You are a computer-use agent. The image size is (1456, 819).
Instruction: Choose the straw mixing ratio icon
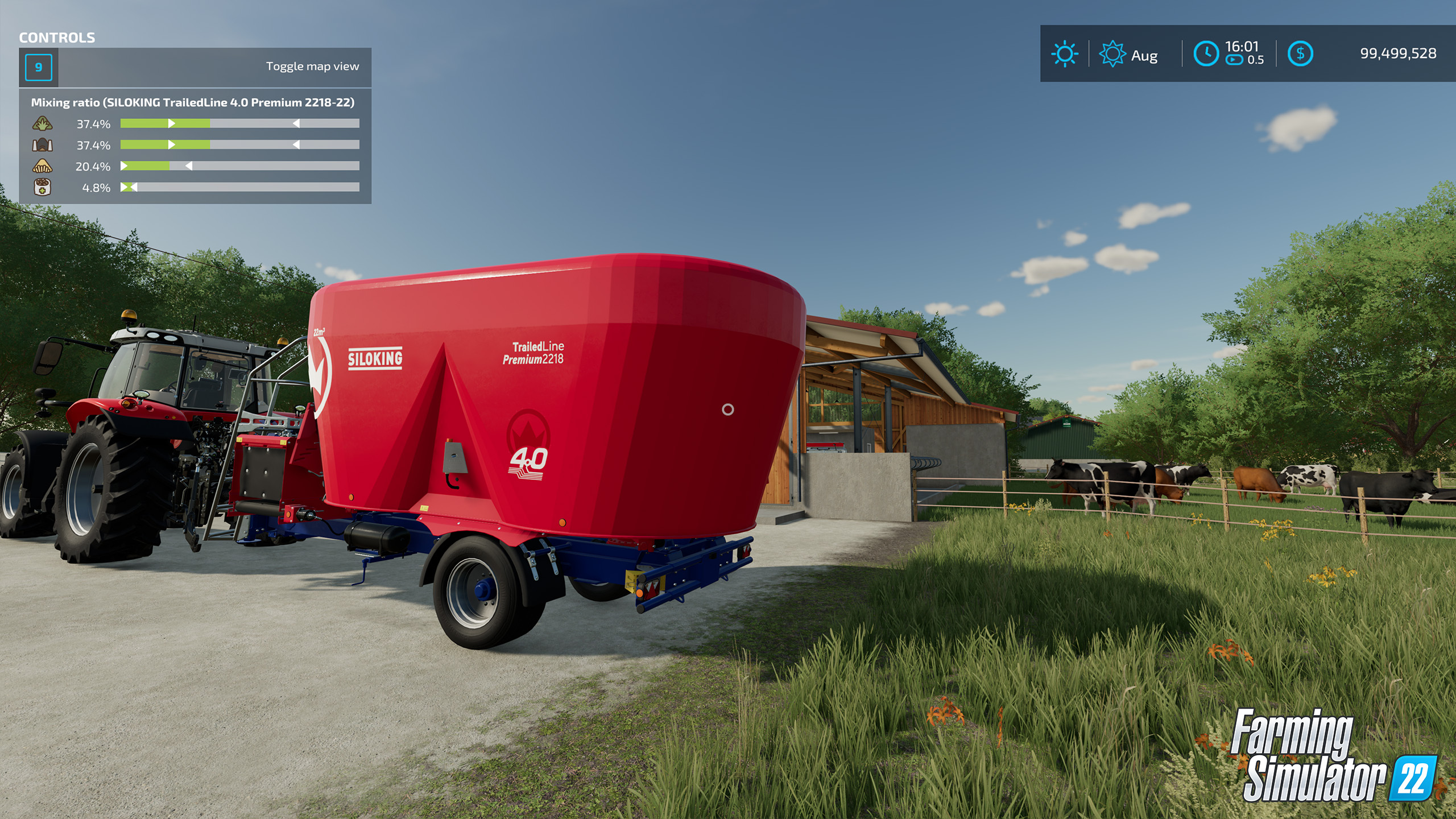(43, 166)
